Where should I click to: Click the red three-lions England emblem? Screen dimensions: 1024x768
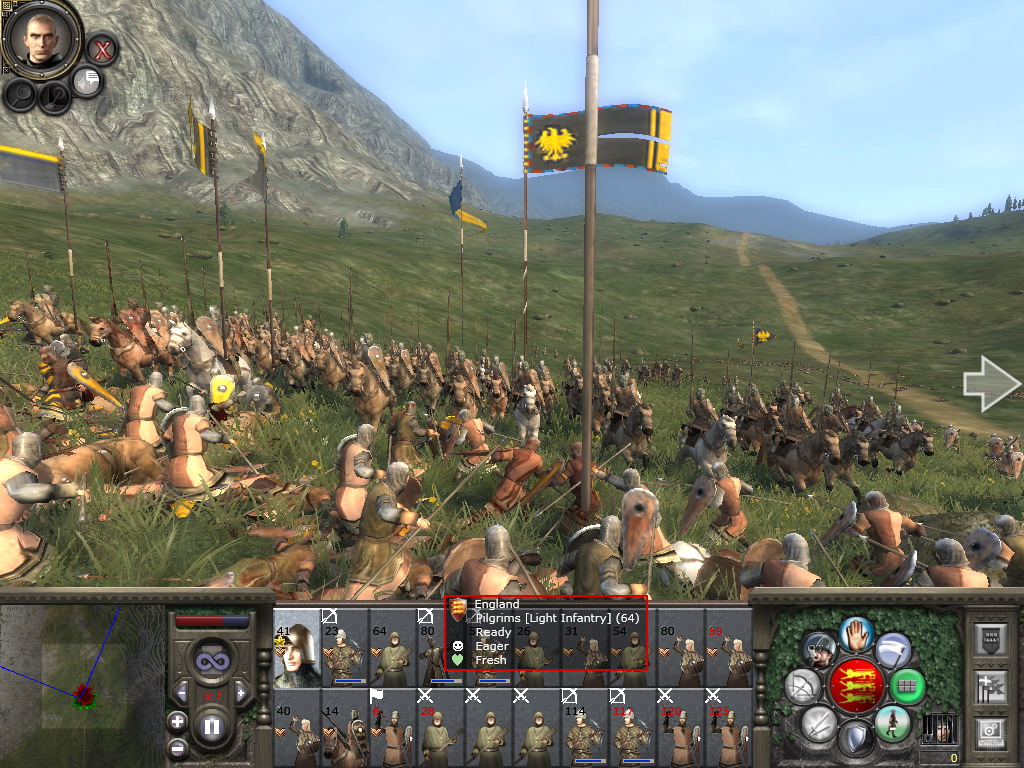click(x=856, y=685)
